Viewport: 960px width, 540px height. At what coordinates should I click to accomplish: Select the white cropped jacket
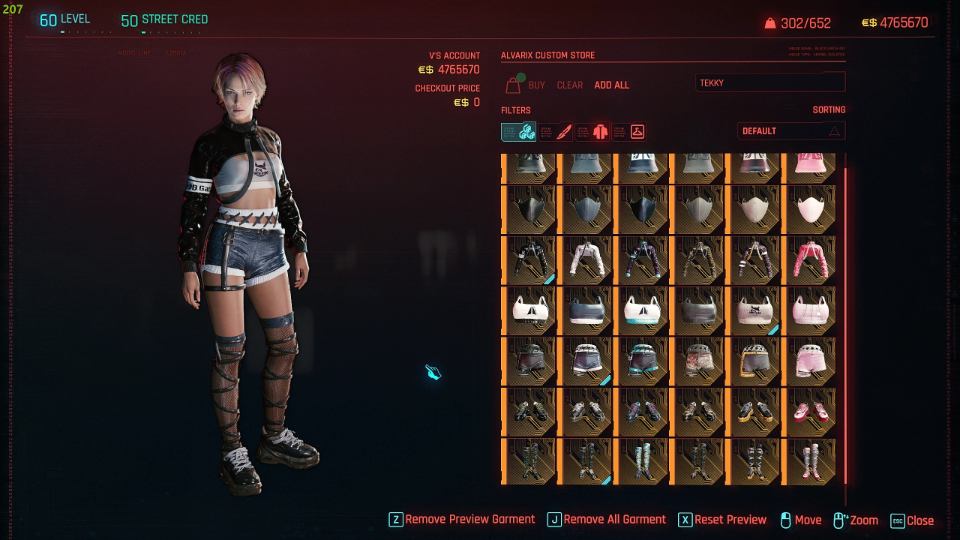(x=585, y=259)
